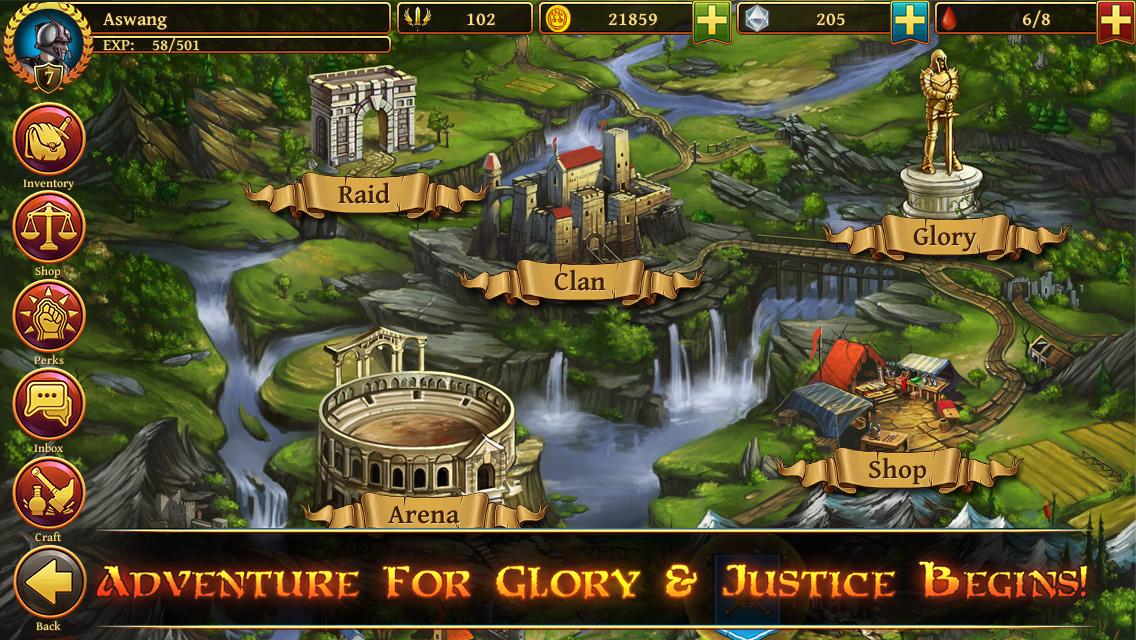This screenshot has width=1136, height=640.
Task: Go back with the yellow arrow
Action: 48,583
